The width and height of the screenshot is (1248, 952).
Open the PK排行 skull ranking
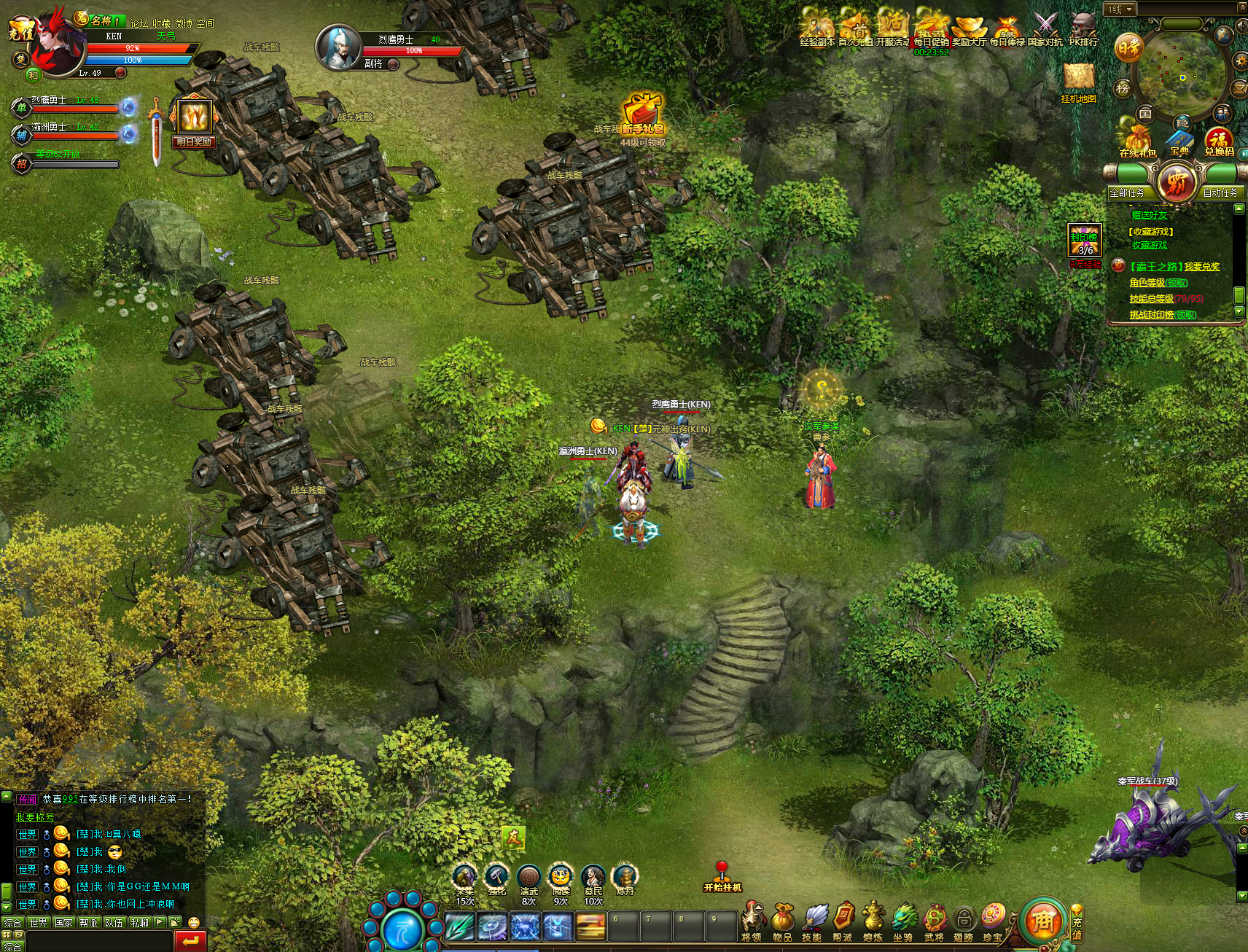(1083, 28)
